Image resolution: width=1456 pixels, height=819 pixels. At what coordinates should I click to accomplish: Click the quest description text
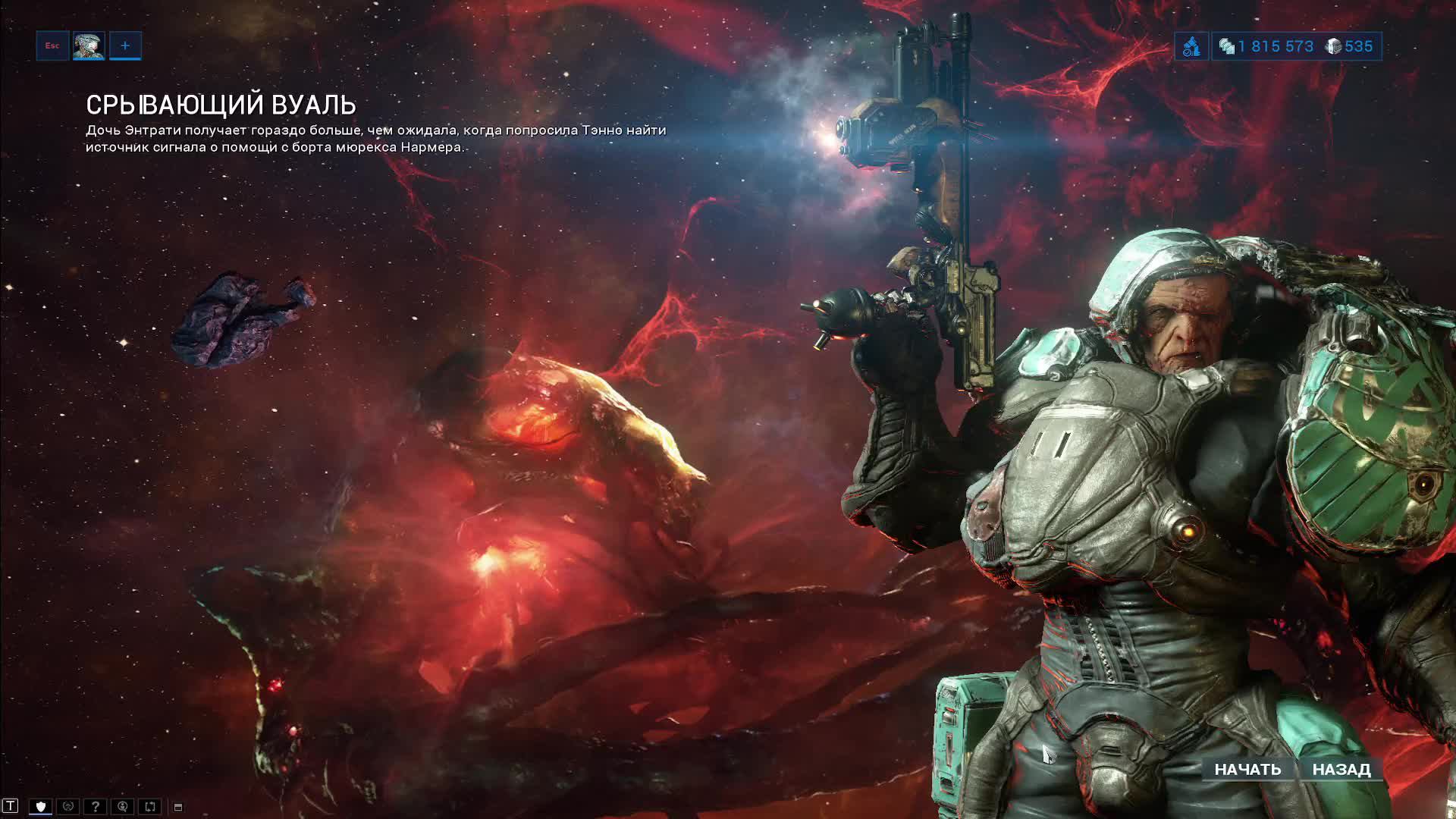pyautogui.click(x=375, y=140)
